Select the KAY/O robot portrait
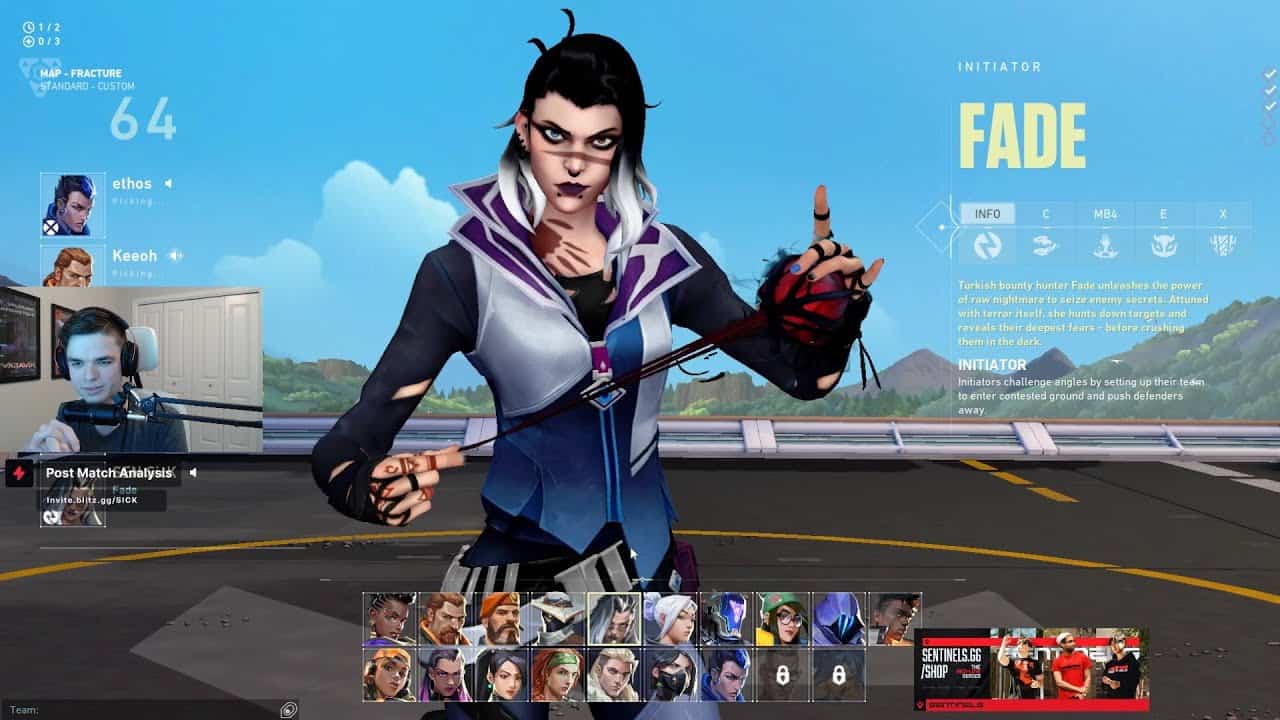The height and width of the screenshot is (720, 1280). tap(726, 619)
